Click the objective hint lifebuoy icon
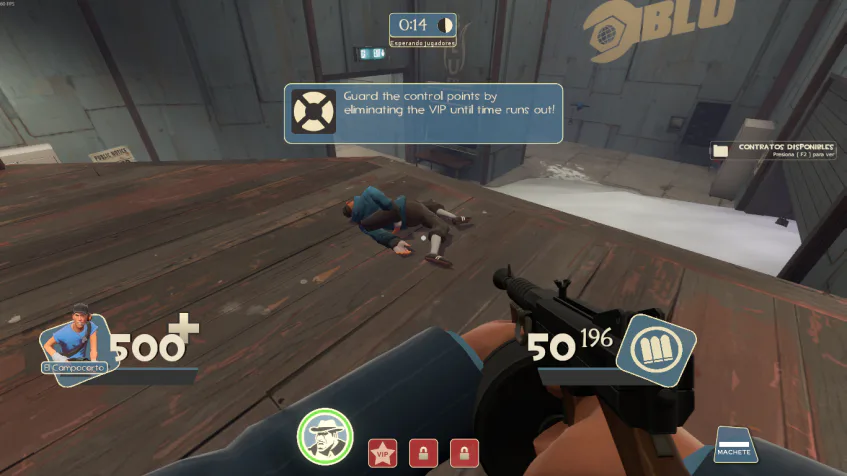Screen dimensions: 847x476 [x=313, y=112]
